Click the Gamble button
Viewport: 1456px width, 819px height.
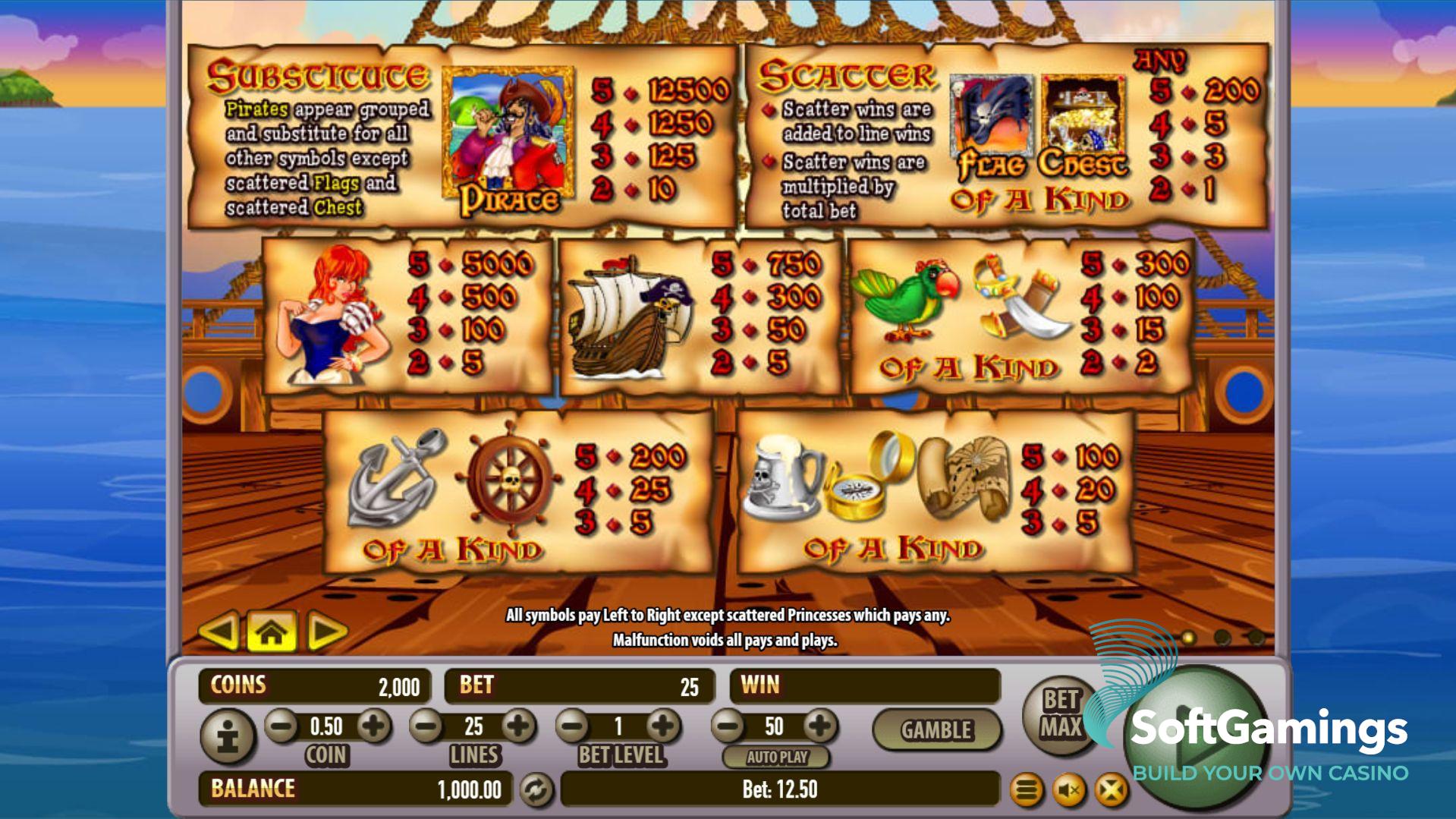point(936,730)
